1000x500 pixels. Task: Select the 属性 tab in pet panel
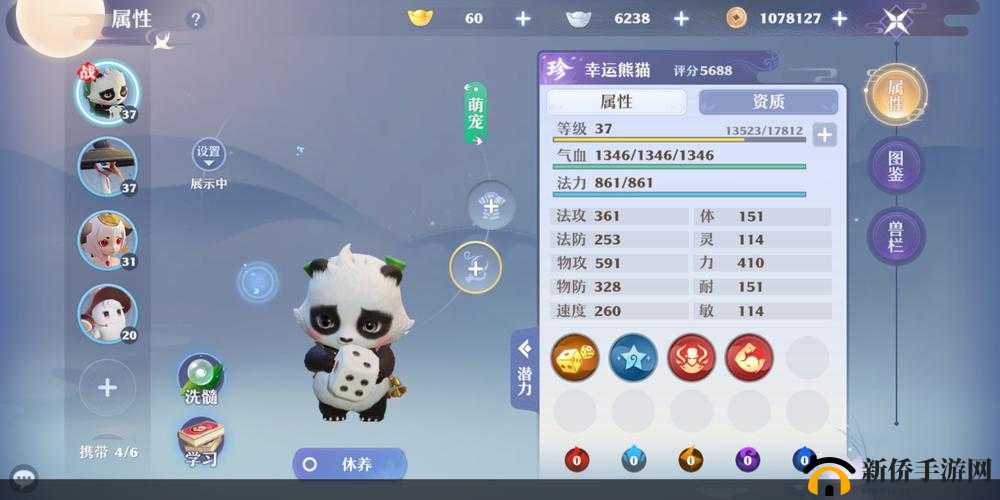(x=616, y=101)
